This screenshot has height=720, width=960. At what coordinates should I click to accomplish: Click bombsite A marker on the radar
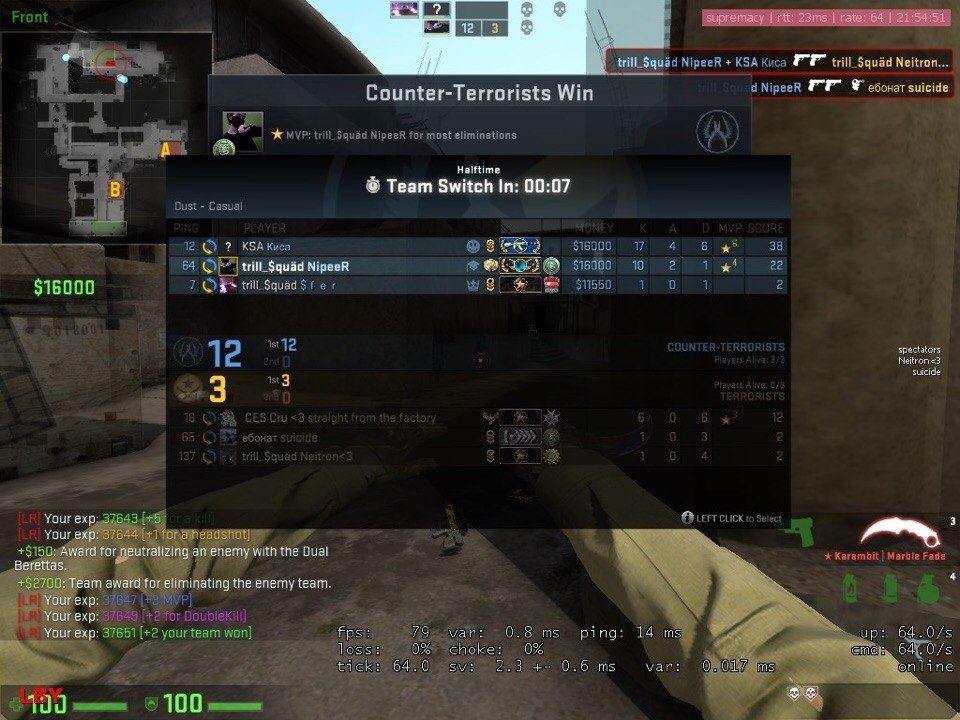(x=165, y=150)
